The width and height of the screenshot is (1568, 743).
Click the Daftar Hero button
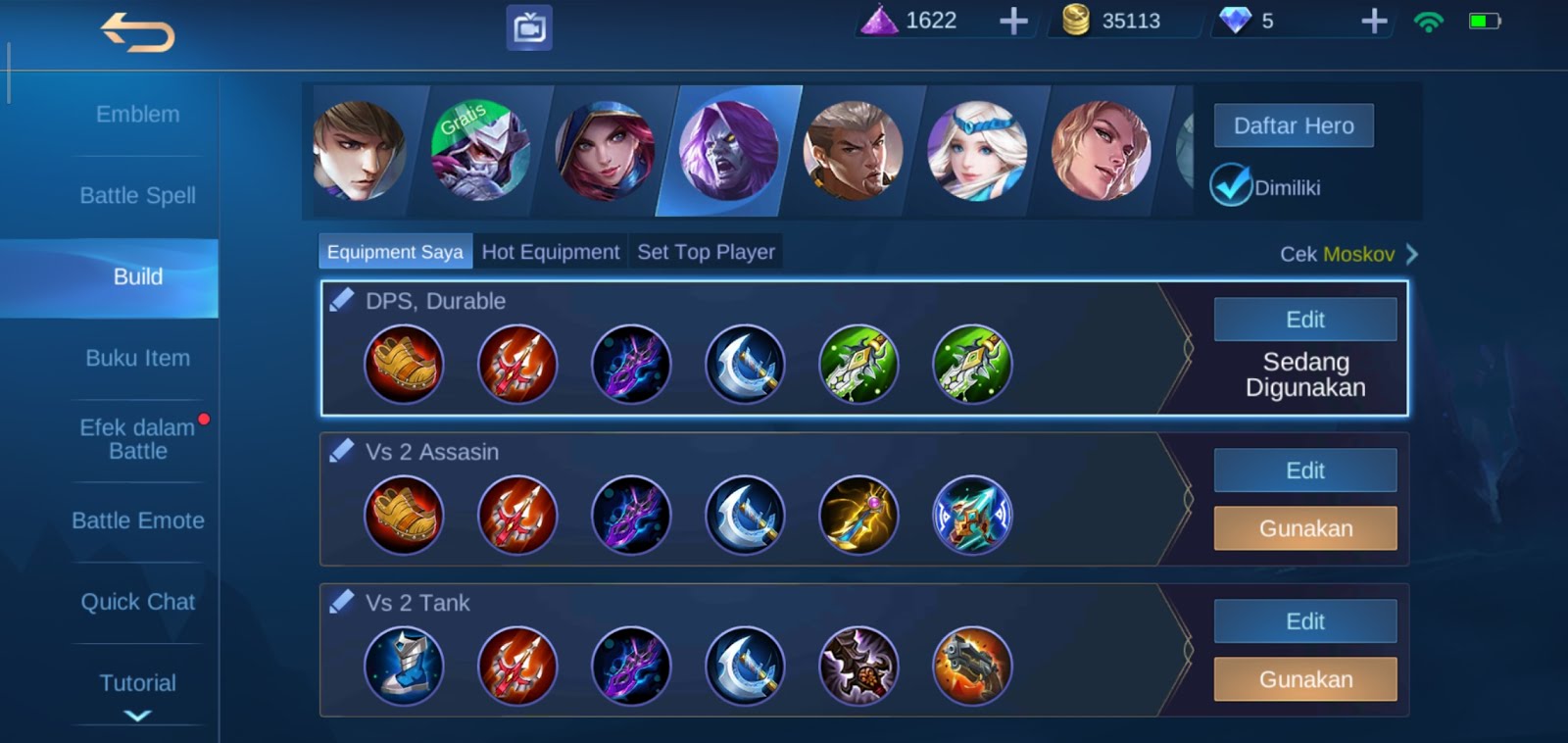click(x=1293, y=124)
